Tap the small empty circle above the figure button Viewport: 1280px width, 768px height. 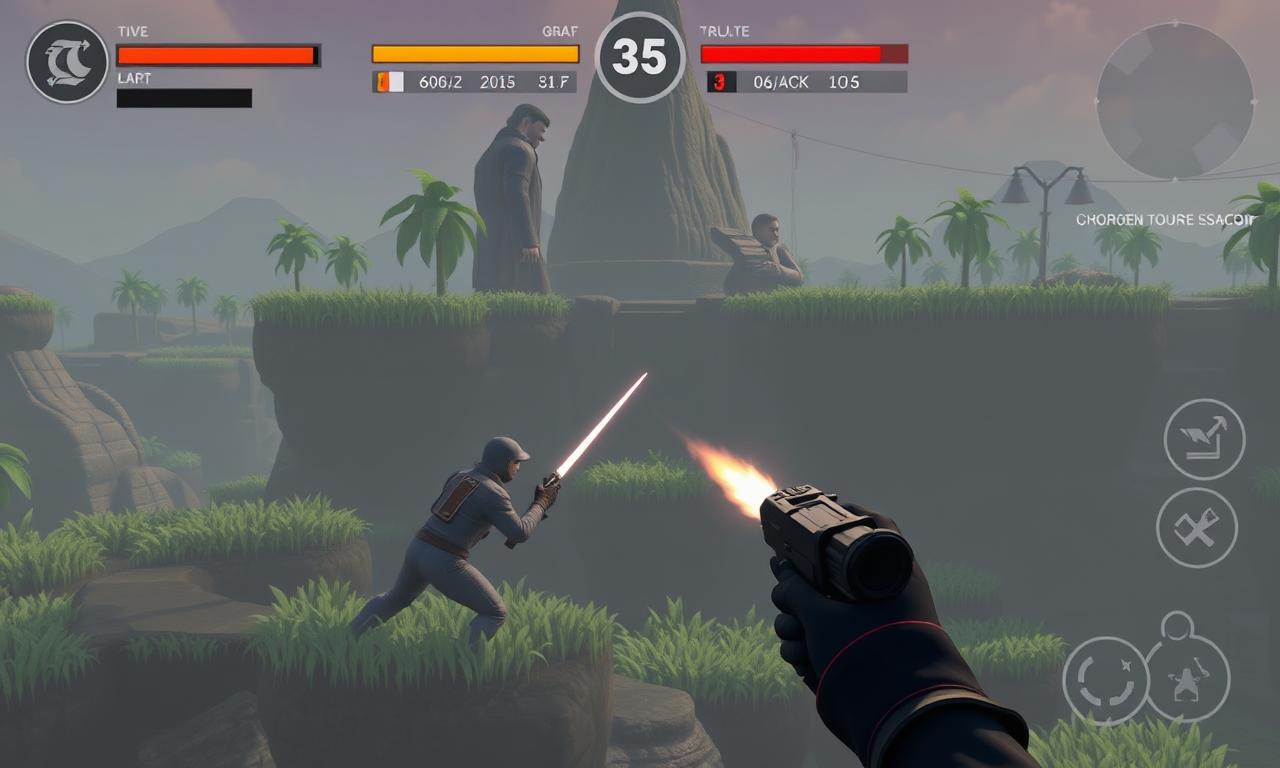pyautogui.click(x=1177, y=627)
